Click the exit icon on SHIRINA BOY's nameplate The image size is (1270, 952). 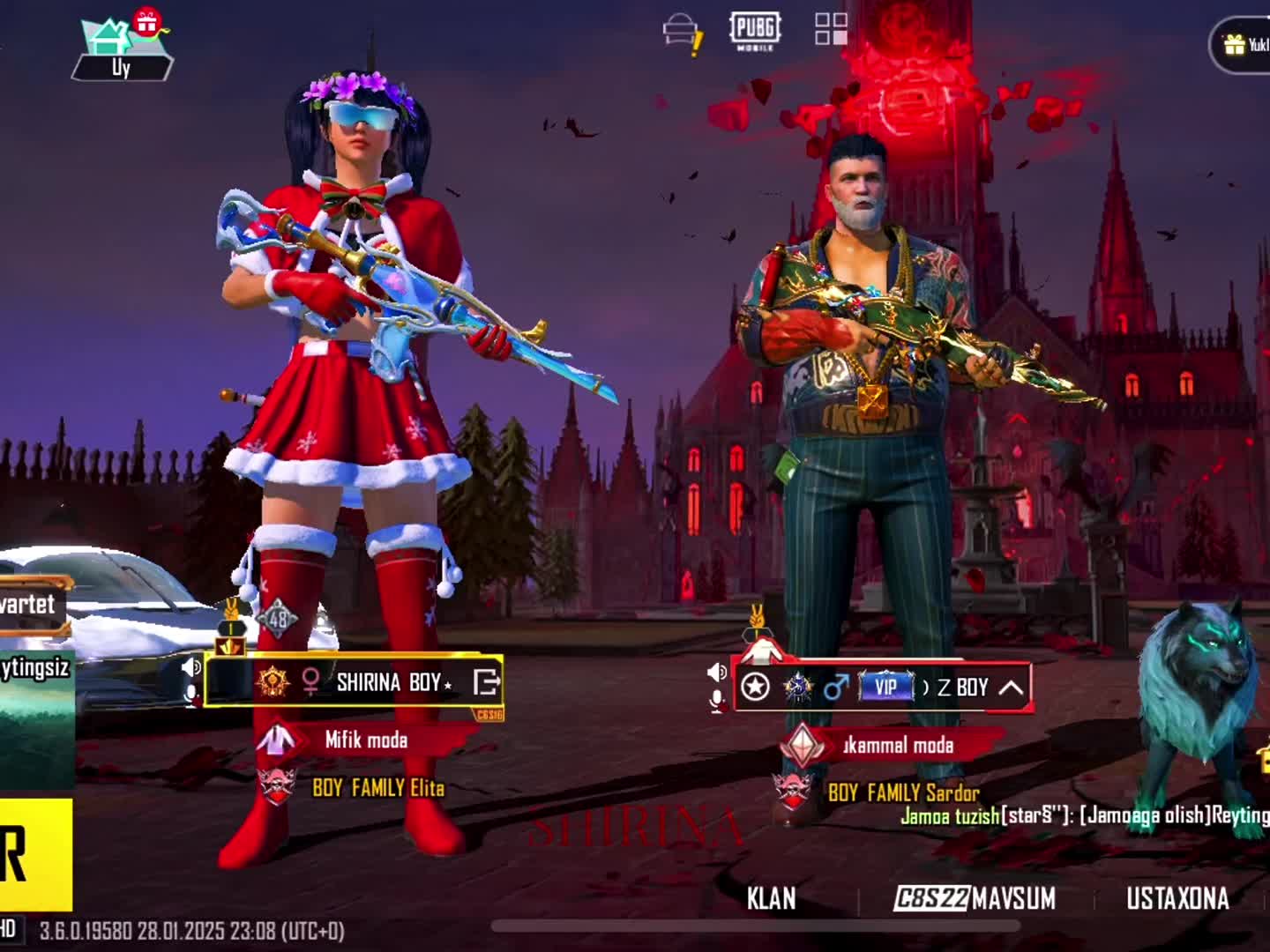coord(486,681)
